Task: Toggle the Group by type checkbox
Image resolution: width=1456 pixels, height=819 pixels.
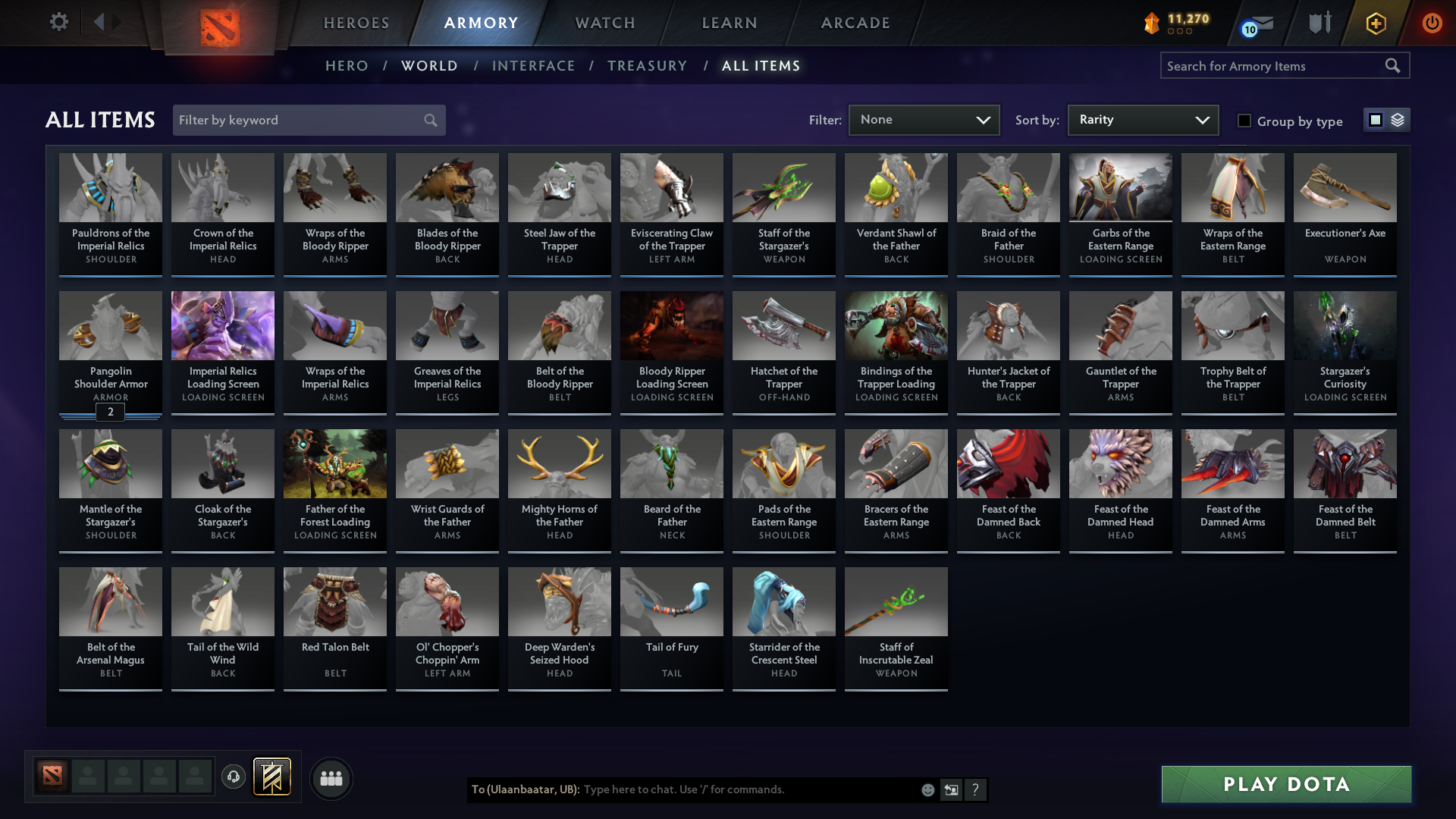Action: 1244,121
